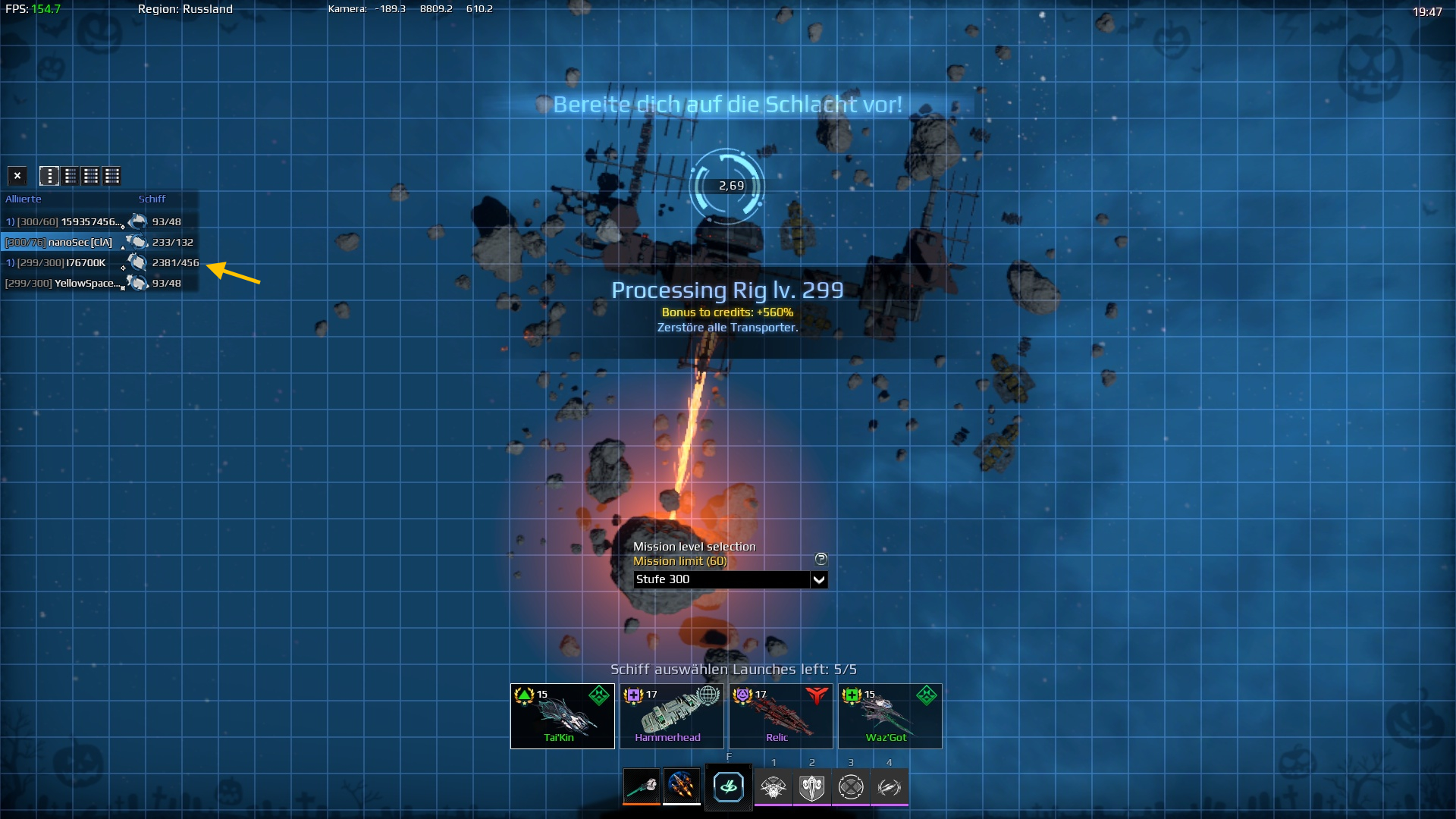Screen dimensions: 1456x819
Task: Click the main weapon gun slot
Action: [642, 786]
